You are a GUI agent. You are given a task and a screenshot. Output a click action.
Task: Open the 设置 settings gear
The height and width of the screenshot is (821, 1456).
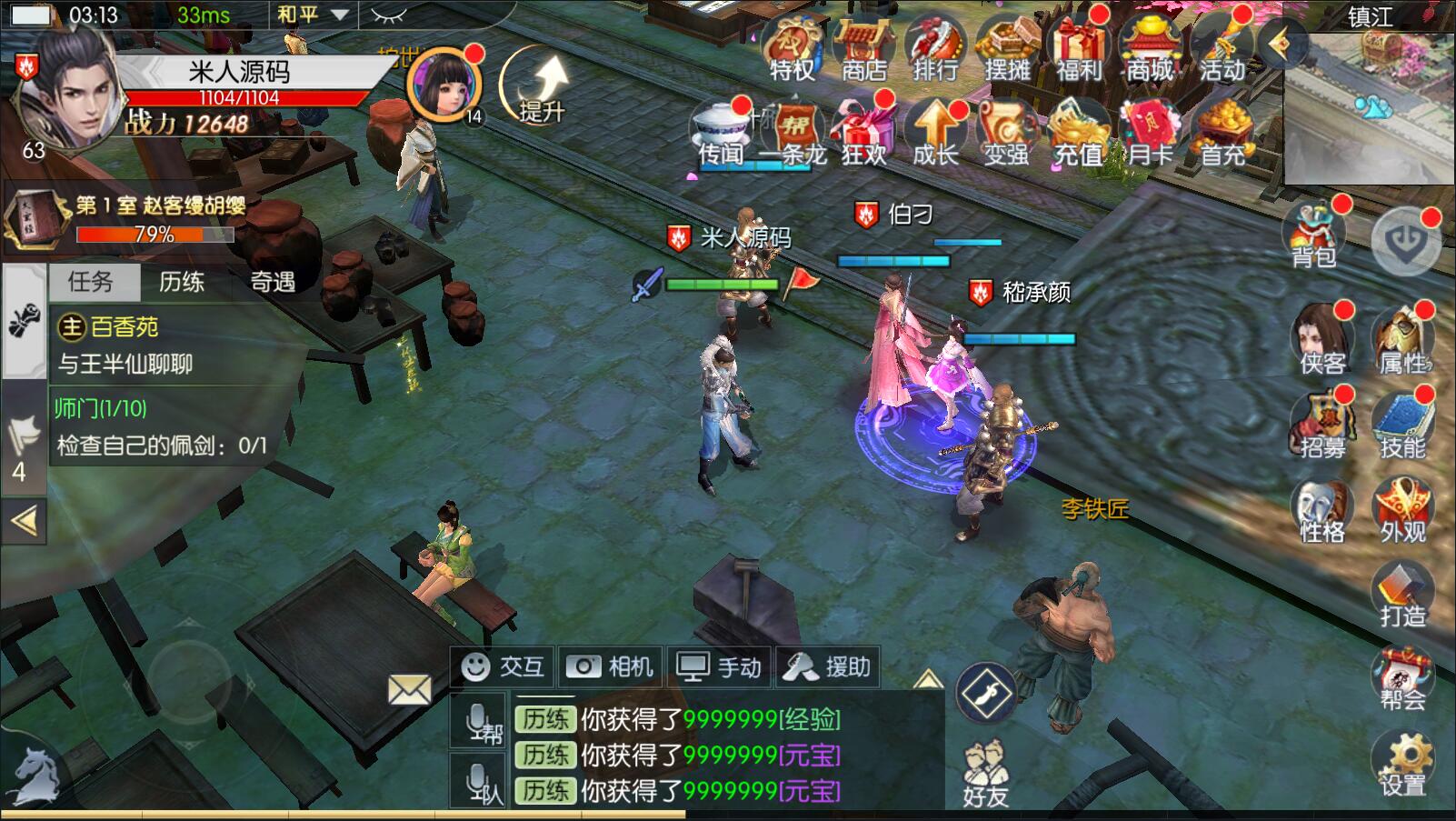point(1402,765)
